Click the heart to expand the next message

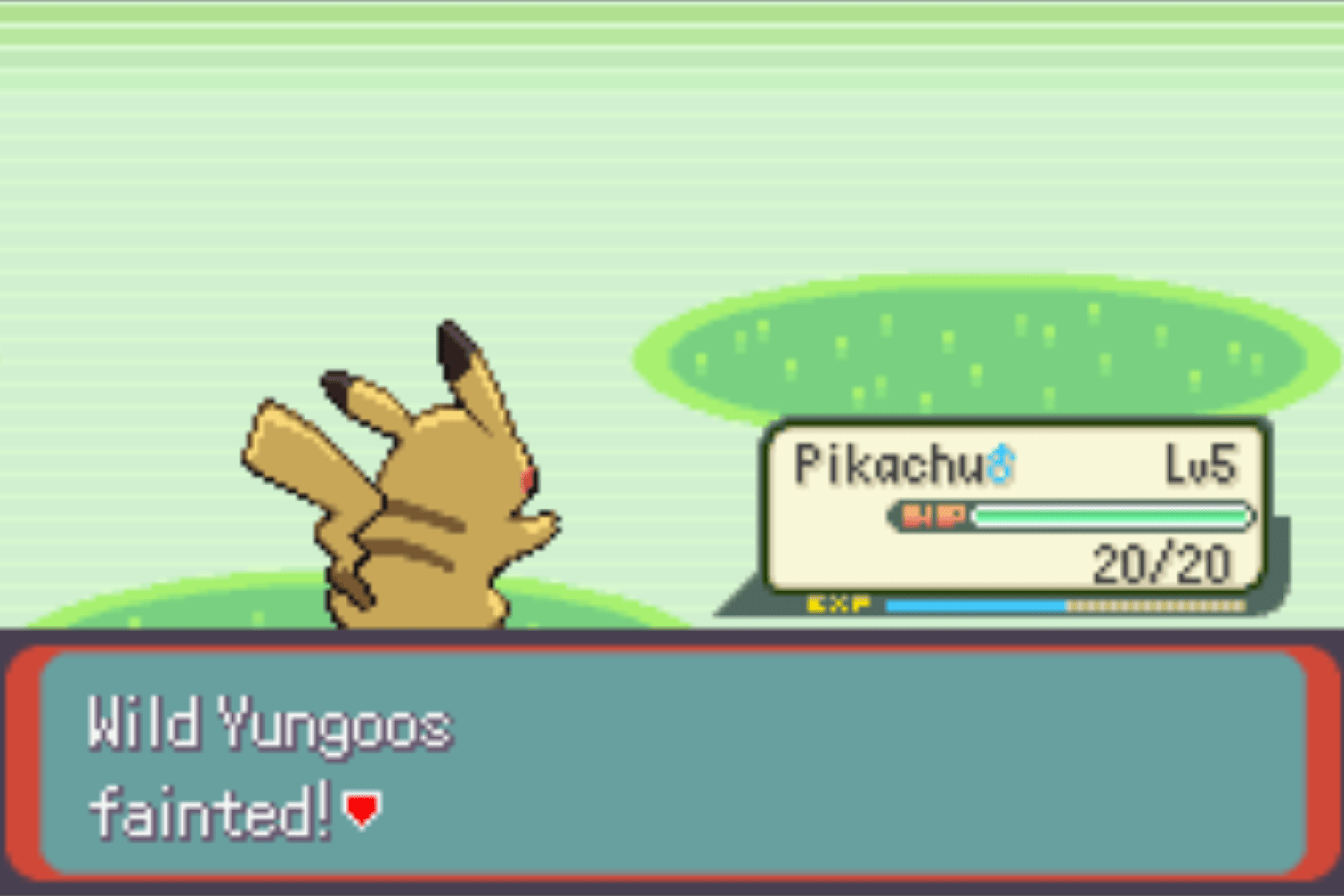tap(360, 810)
